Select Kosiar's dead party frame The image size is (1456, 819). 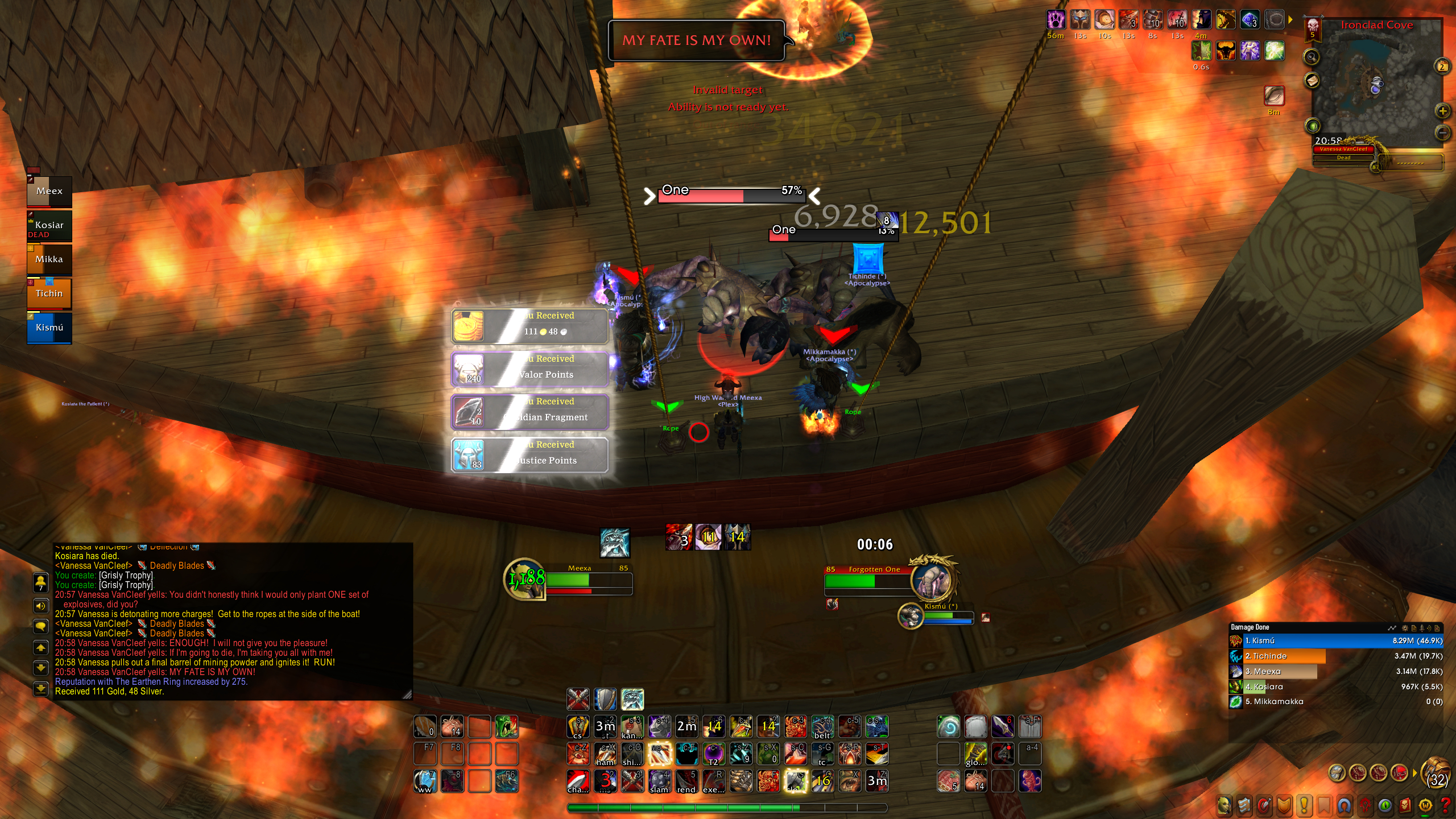[x=49, y=226]
